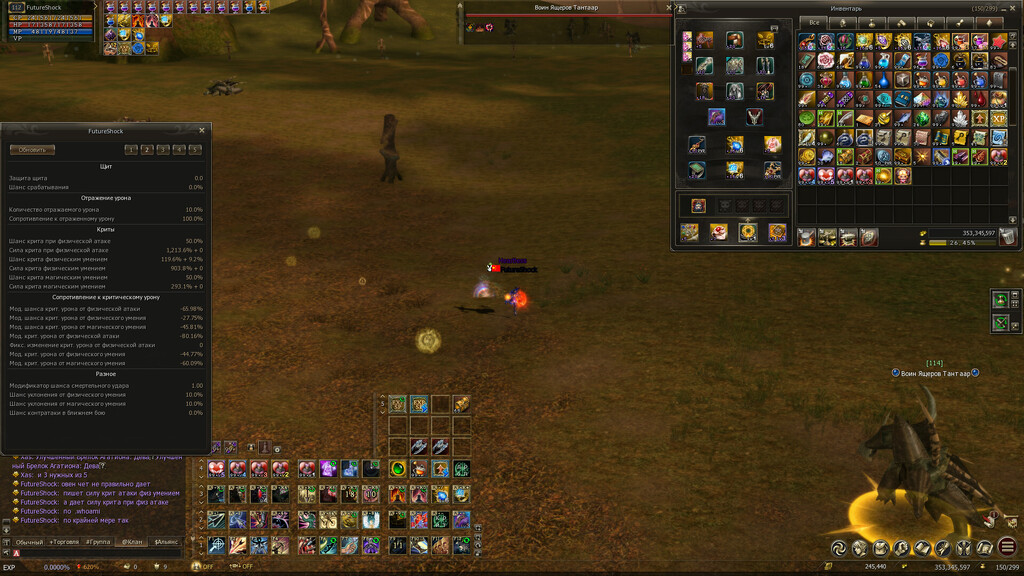Switch to the Группа chat tab

pyautogui.click(x=97, y=542)
